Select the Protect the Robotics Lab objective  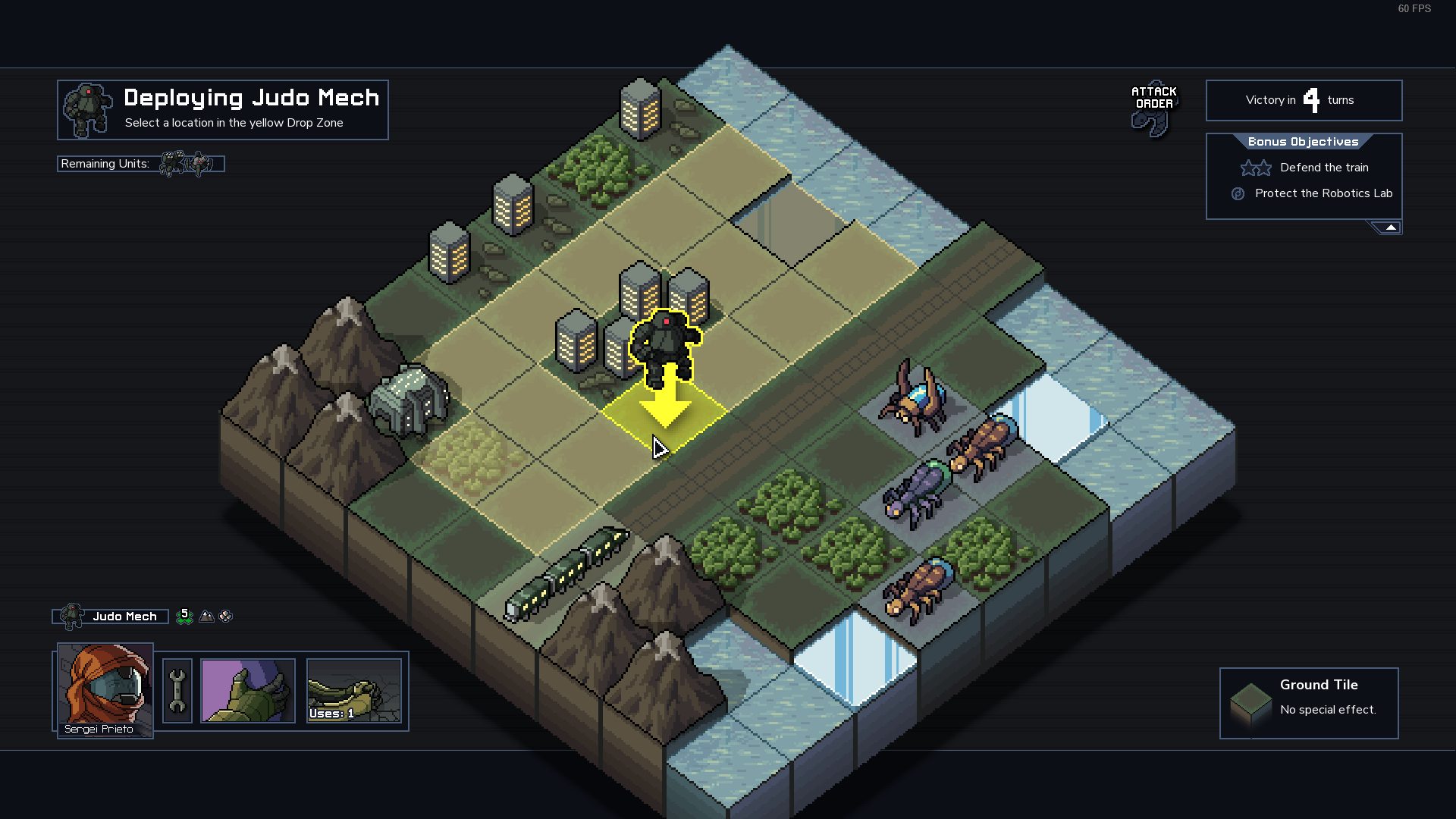click(x=1323, y=193)
